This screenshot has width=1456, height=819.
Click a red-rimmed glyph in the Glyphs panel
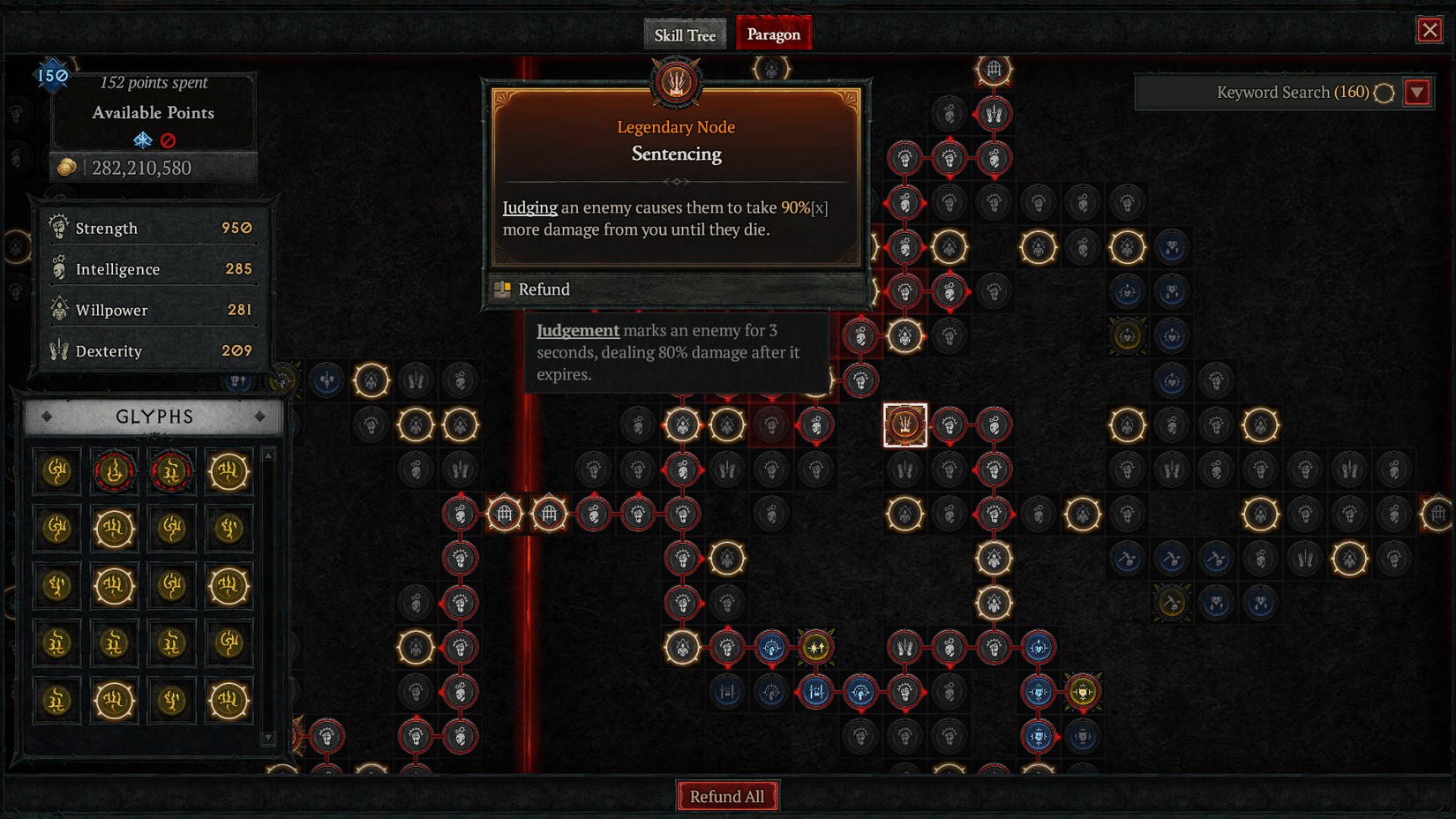pyautogui.click(x=114, y=470)
